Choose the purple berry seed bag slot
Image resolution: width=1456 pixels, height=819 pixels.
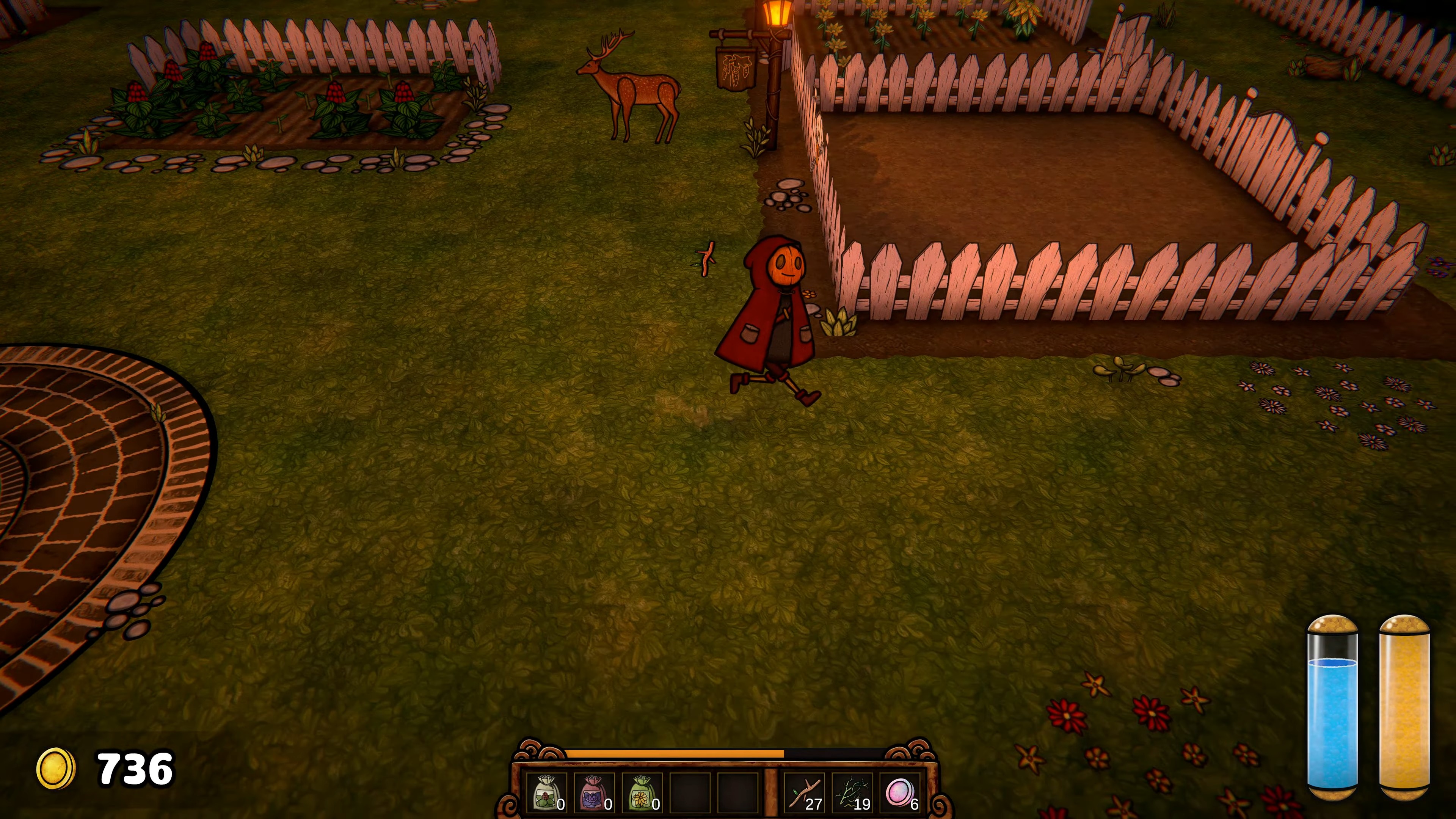click(x=593, y=792)
